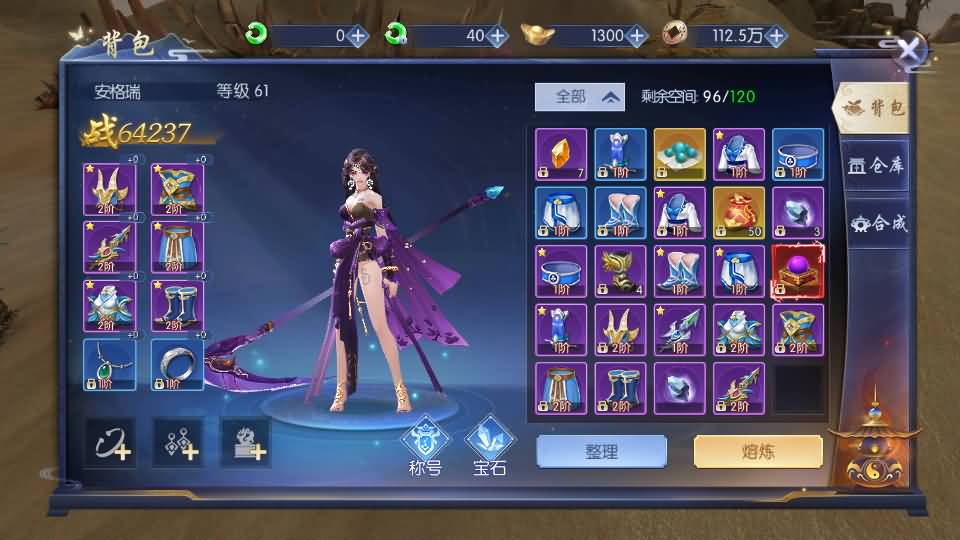Click the person-plus slot below the equipment
The height and width of the screenshot is (540, 960).
point(246,443)
